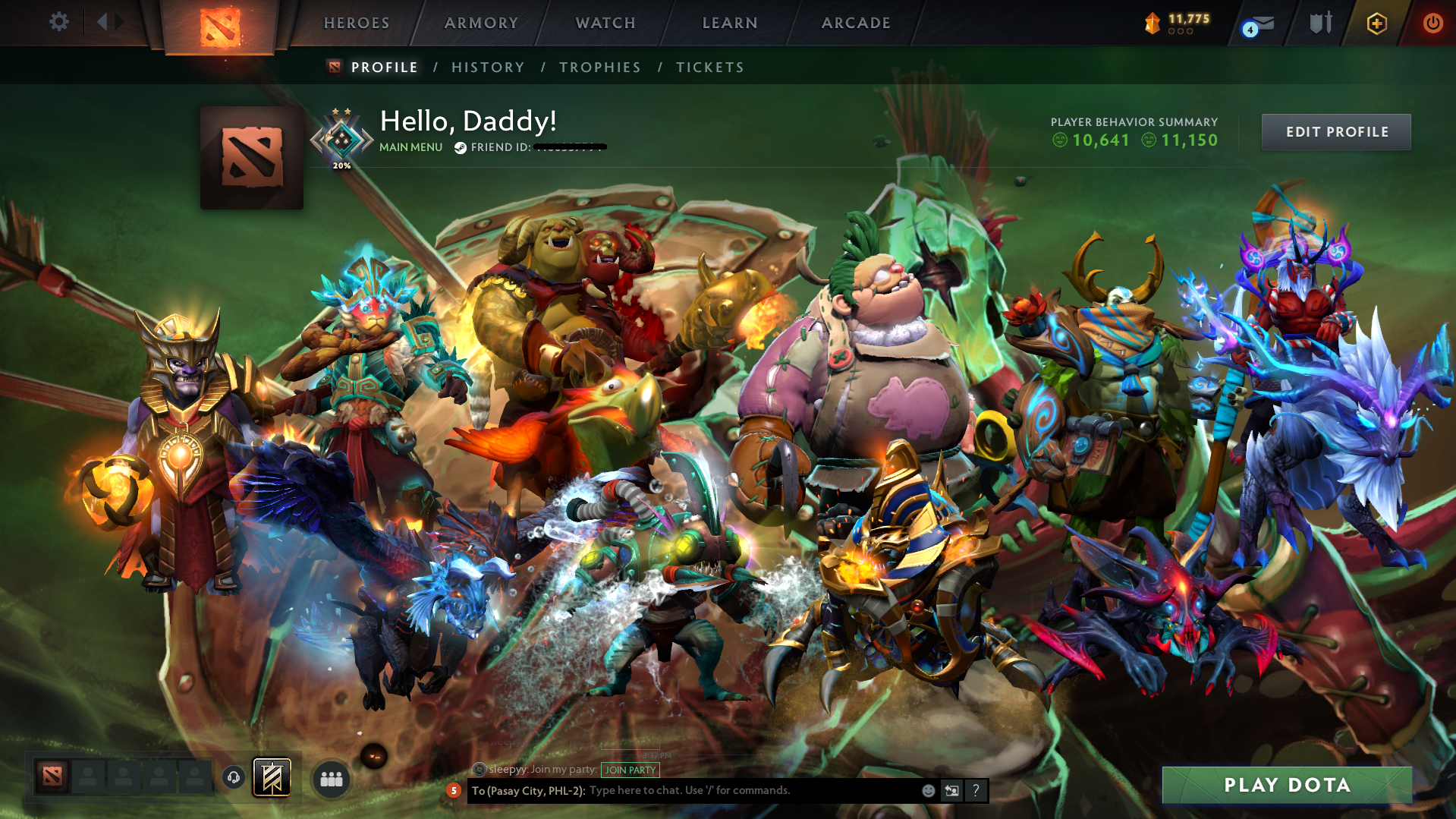Image resolution: width=1456 pixels, height=819 pixels.
Task: Open Dota Plus via the gold hexagon icon
Action: coord(1376,24)
